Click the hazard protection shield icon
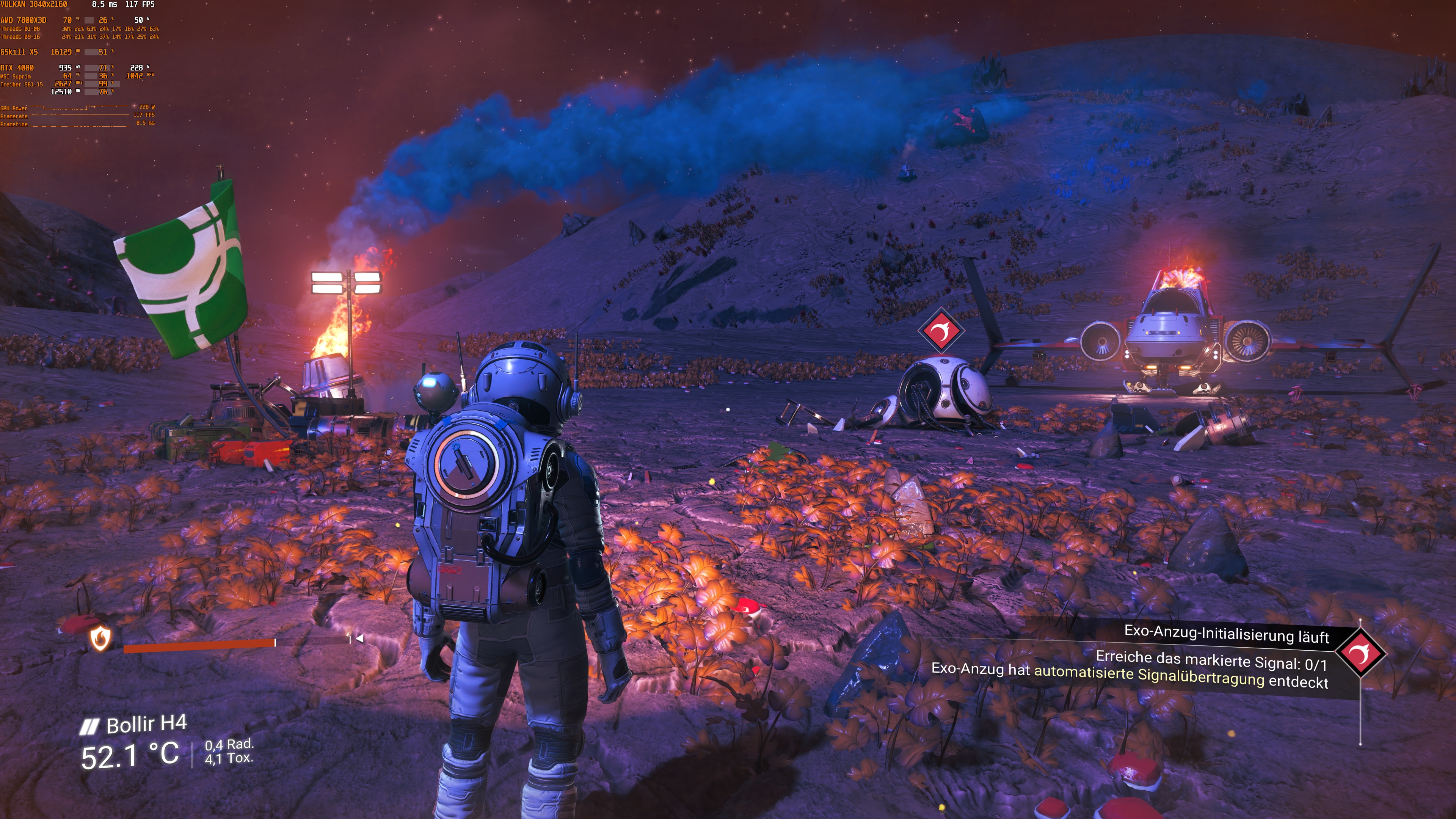1456x819 pixels. click(x=100, y=639)
